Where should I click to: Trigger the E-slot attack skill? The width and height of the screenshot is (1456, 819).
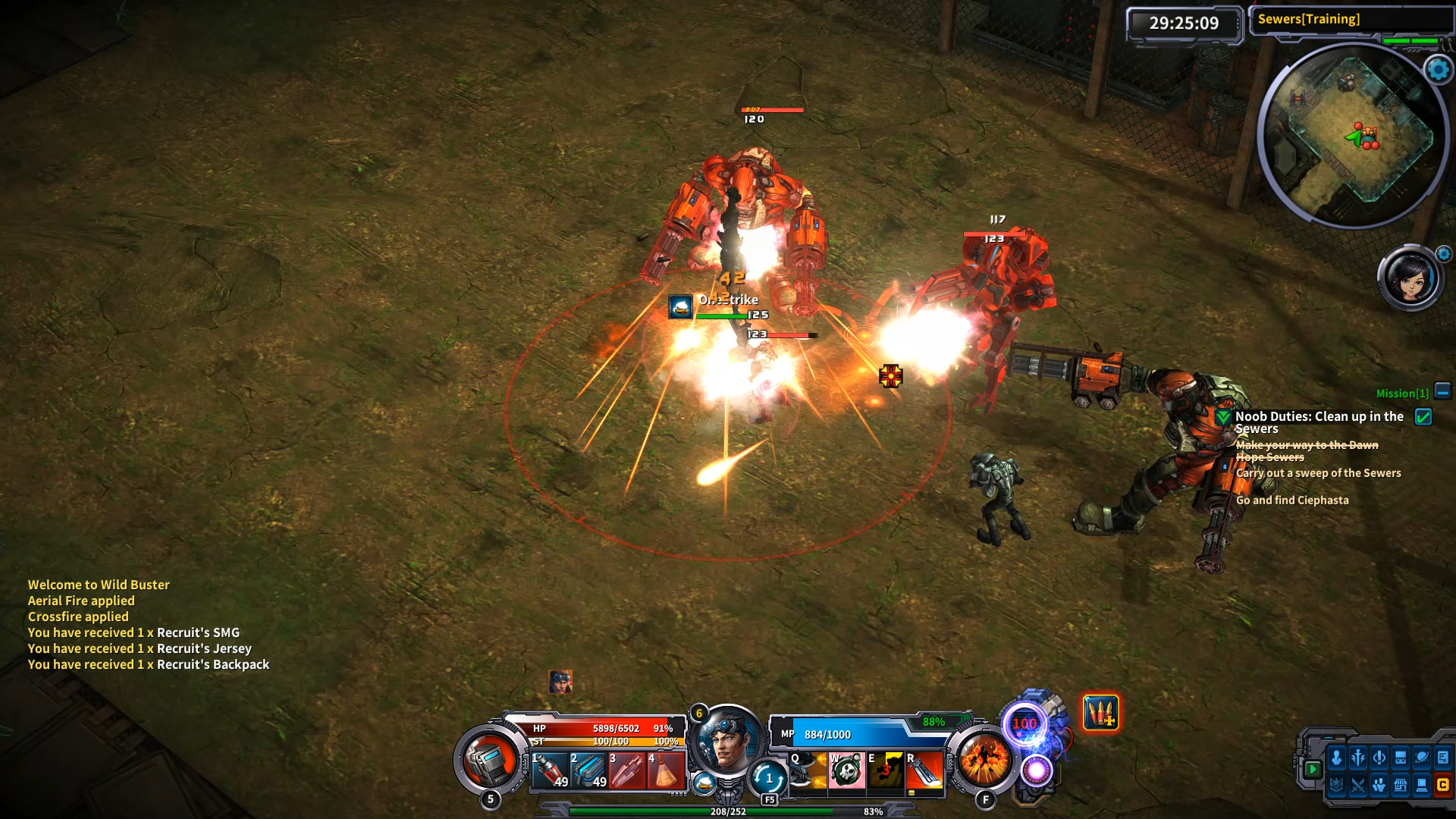[x=886, y=772]
